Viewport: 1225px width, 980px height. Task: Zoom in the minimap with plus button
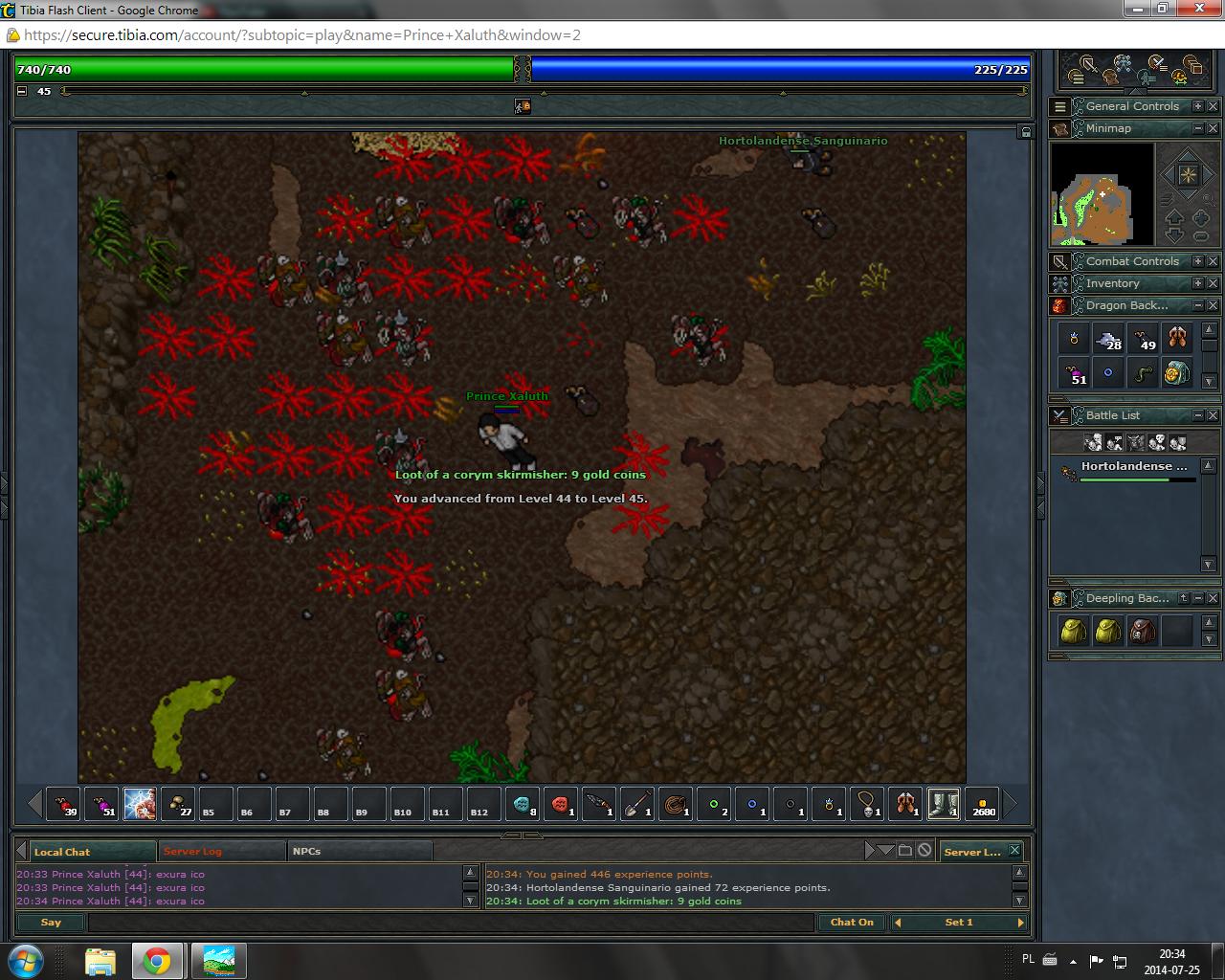coord(1201,217)
